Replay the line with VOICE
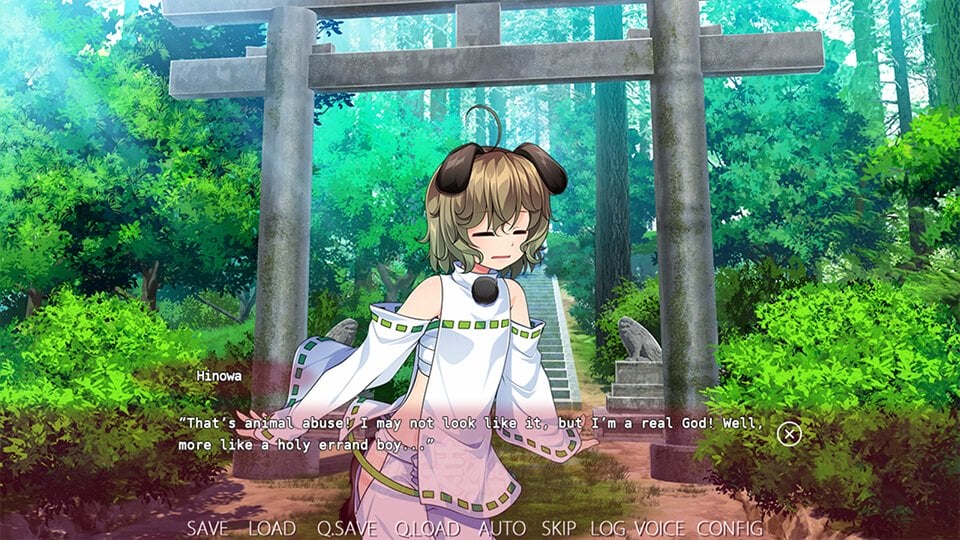Viewport: 960px width, 540px height. [x=660, y=528]
